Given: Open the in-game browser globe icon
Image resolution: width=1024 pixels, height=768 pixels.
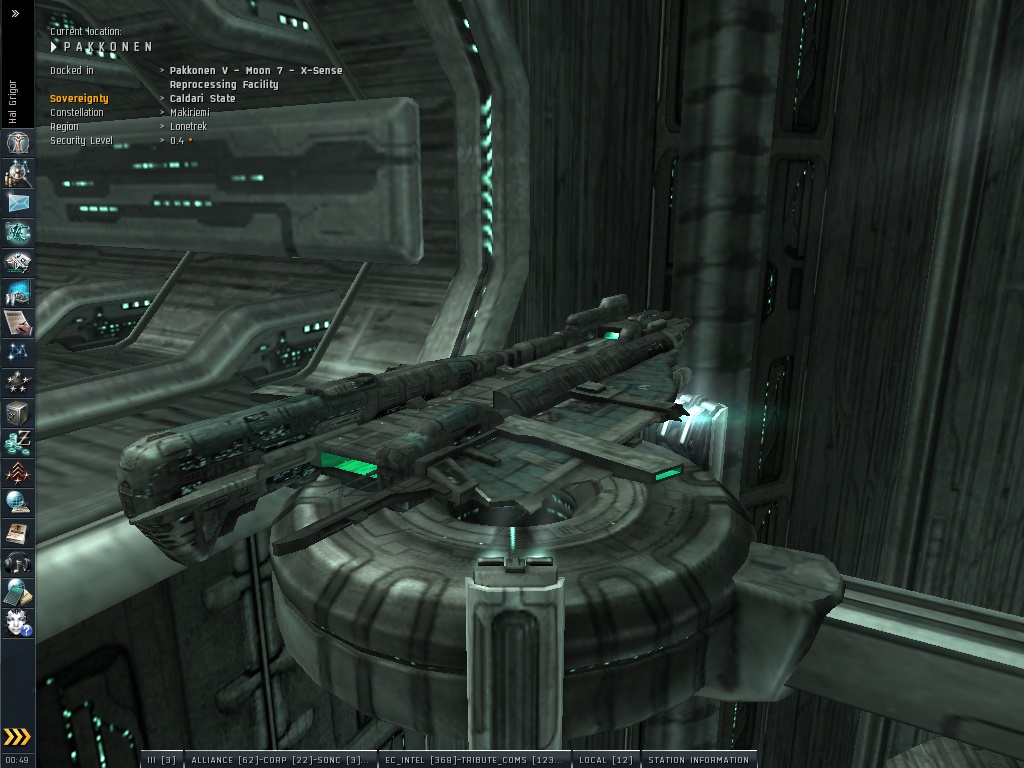Looking at the screenshot, I should pos(17,502).
